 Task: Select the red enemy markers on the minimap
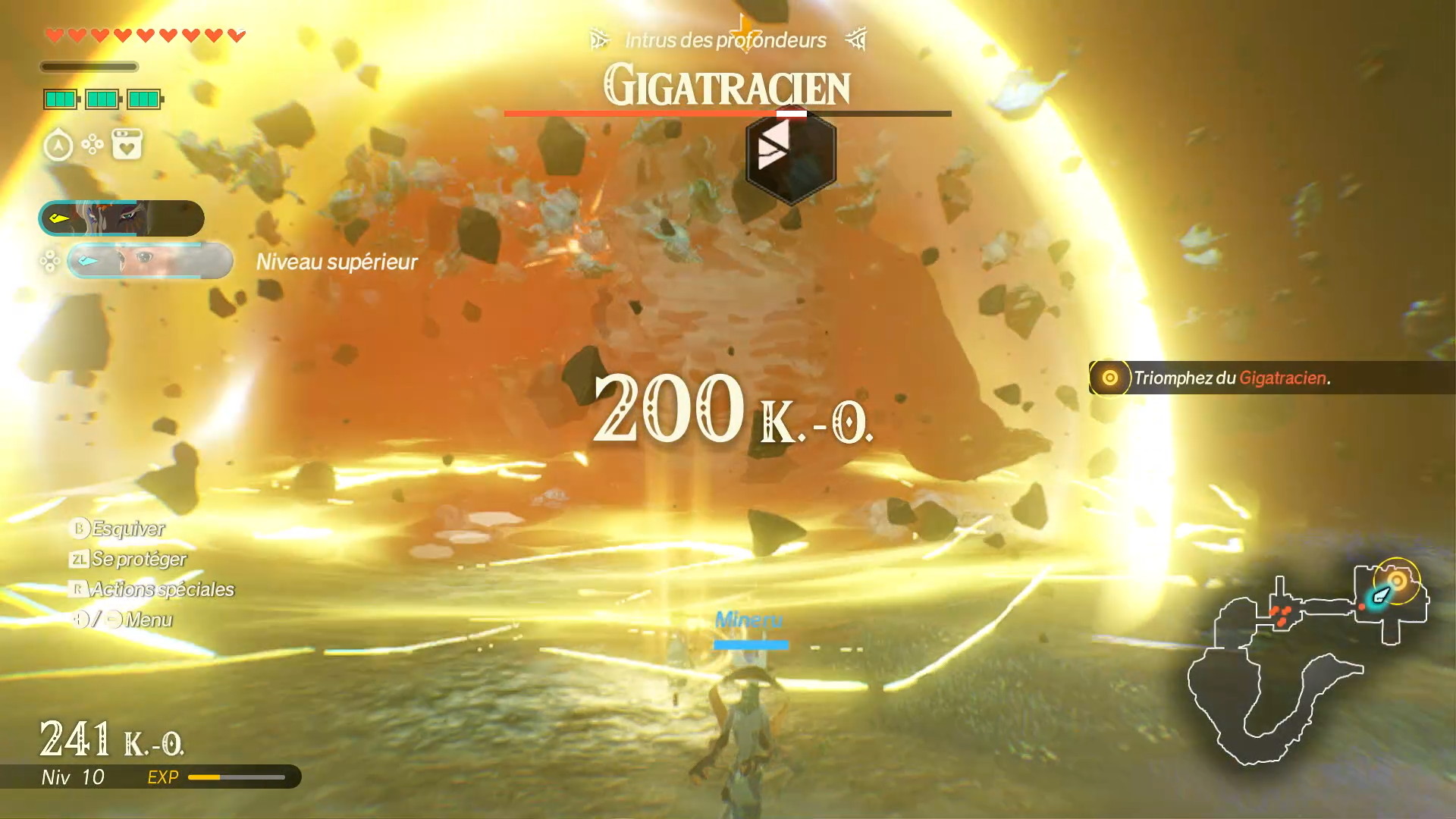click(1281, 615)
